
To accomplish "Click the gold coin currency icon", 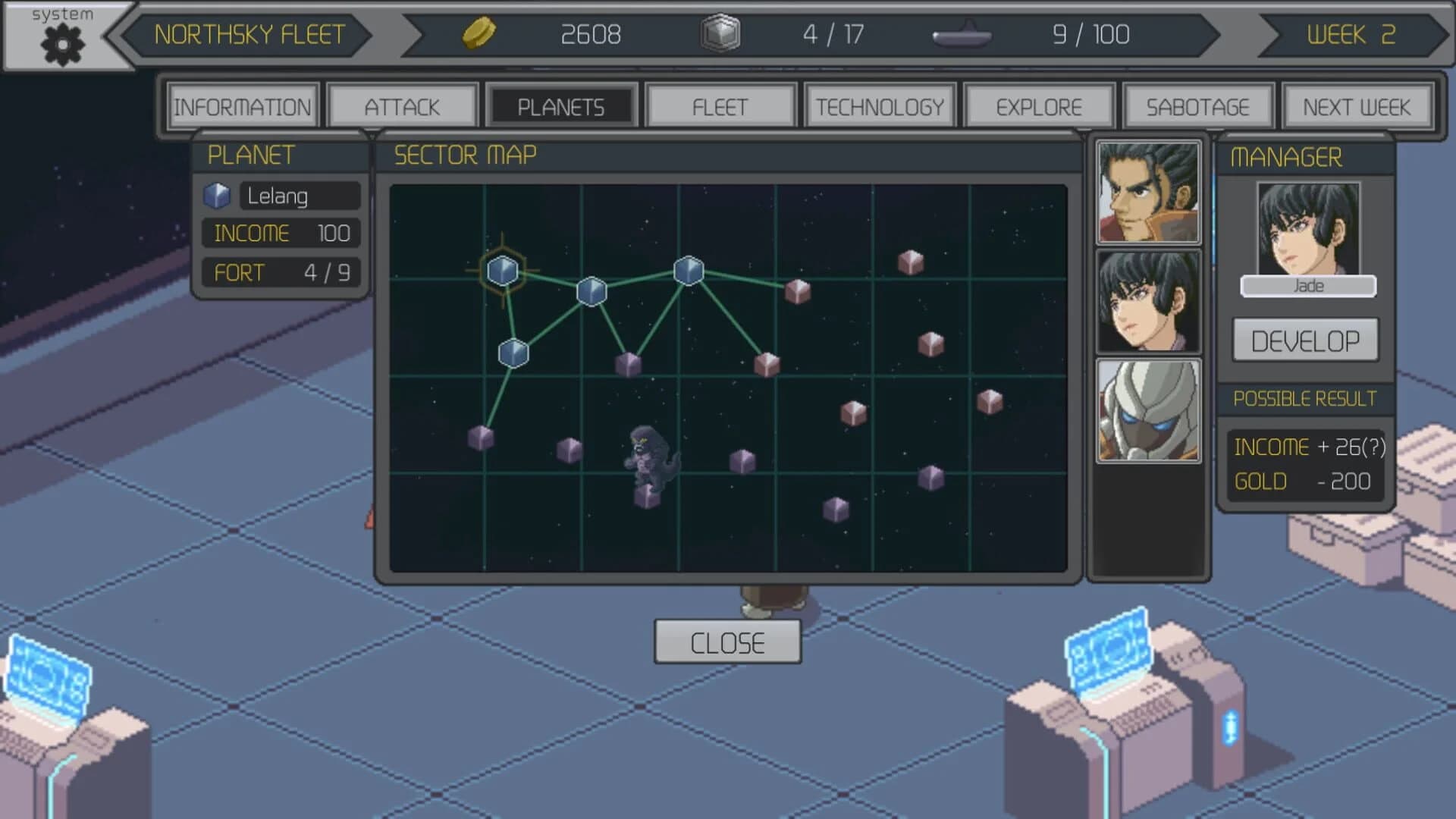I will (x=478, y=34).
